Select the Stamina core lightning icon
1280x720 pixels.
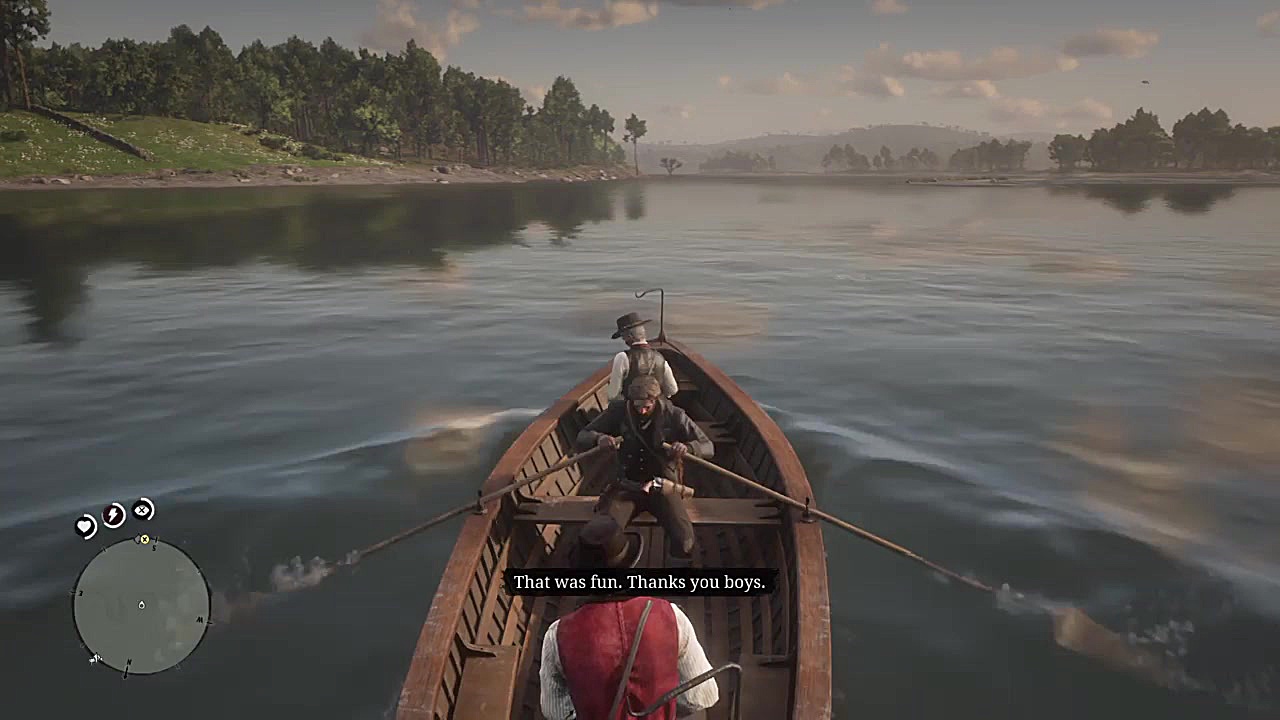112,515
